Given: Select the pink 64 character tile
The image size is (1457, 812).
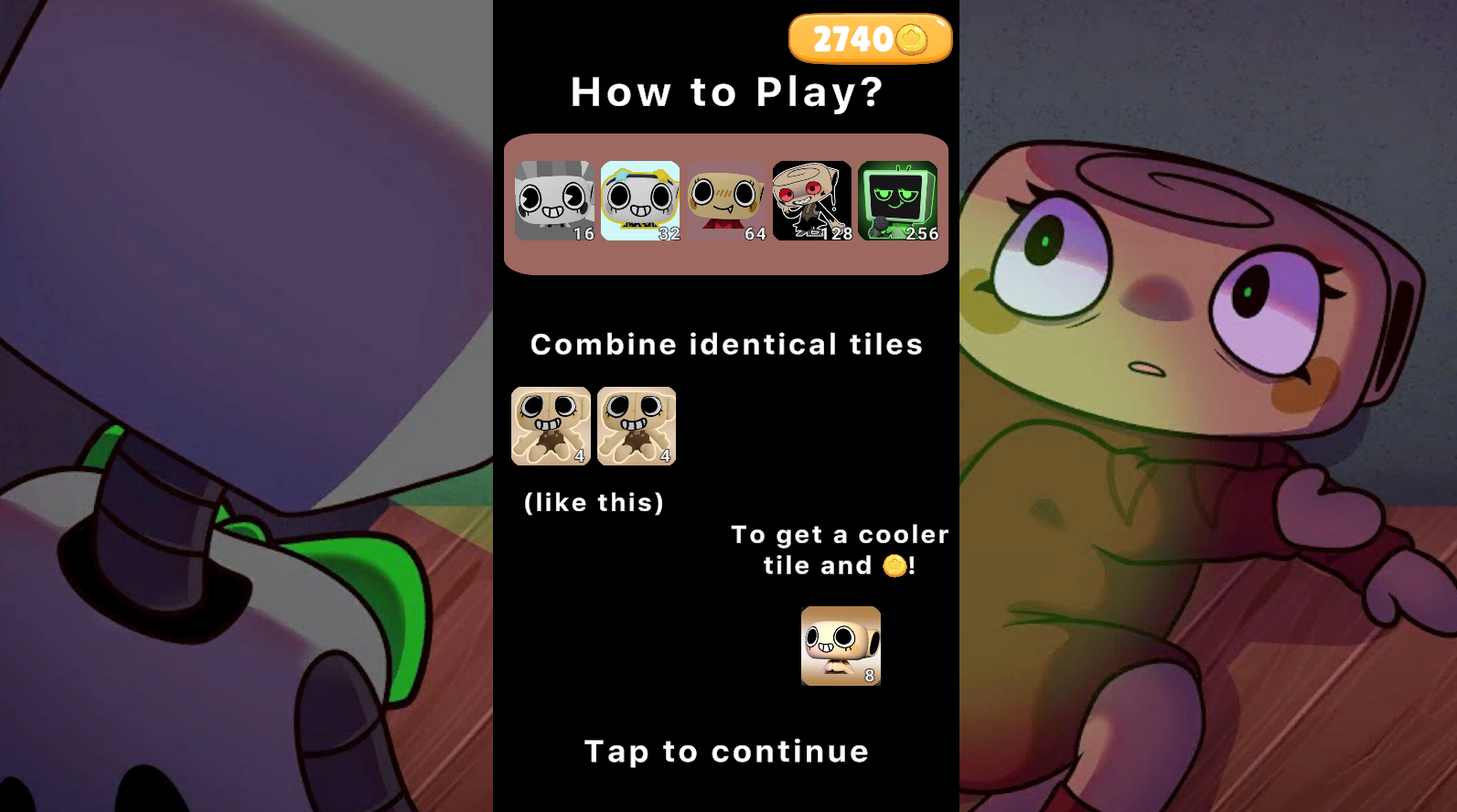Looking at the screenshot, I should [x=727, y=201].
